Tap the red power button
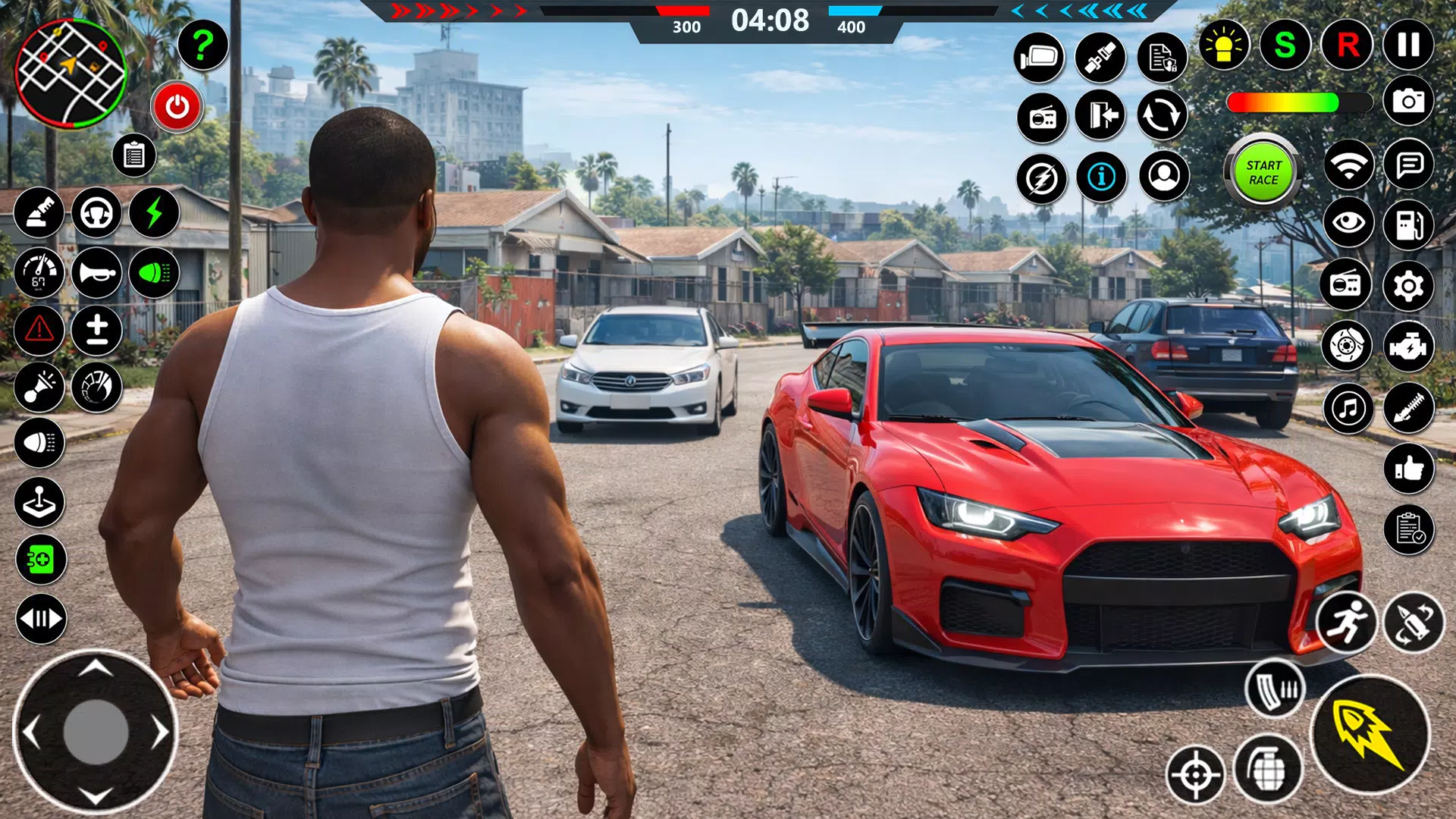The height and width of the screenshot is (819, 1456). (177, 107)
